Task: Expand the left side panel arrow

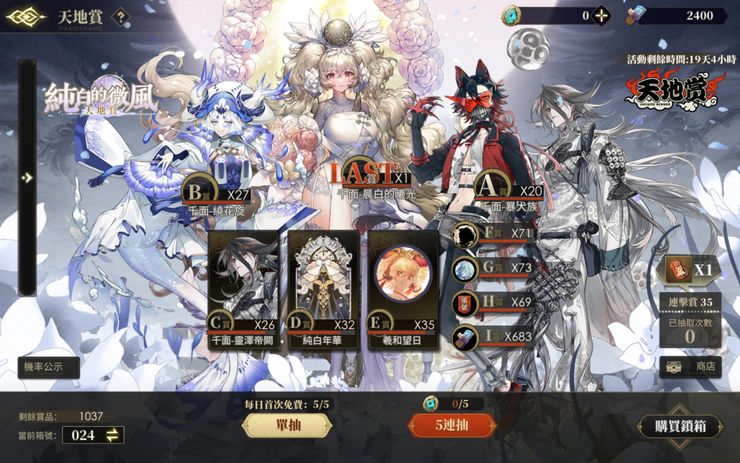Action: 28,178
